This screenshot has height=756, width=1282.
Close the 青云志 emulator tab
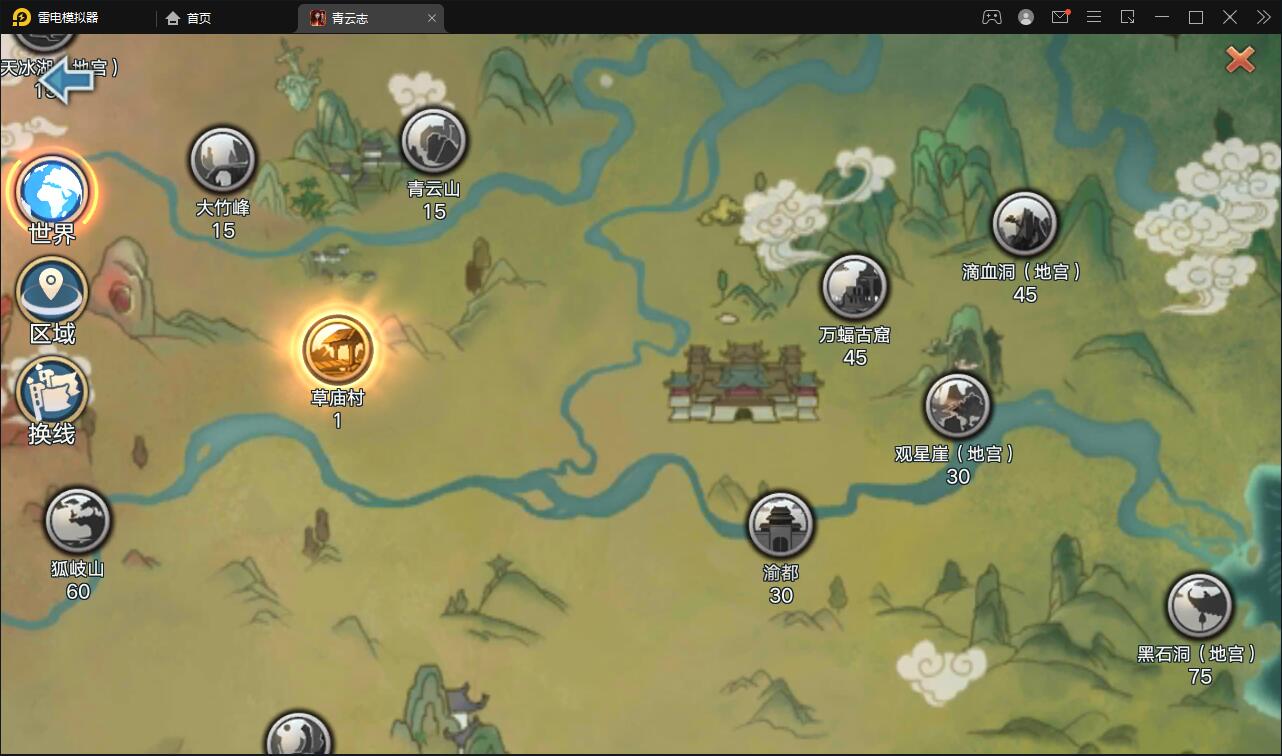pyautogui.click(x=432, y=18)
